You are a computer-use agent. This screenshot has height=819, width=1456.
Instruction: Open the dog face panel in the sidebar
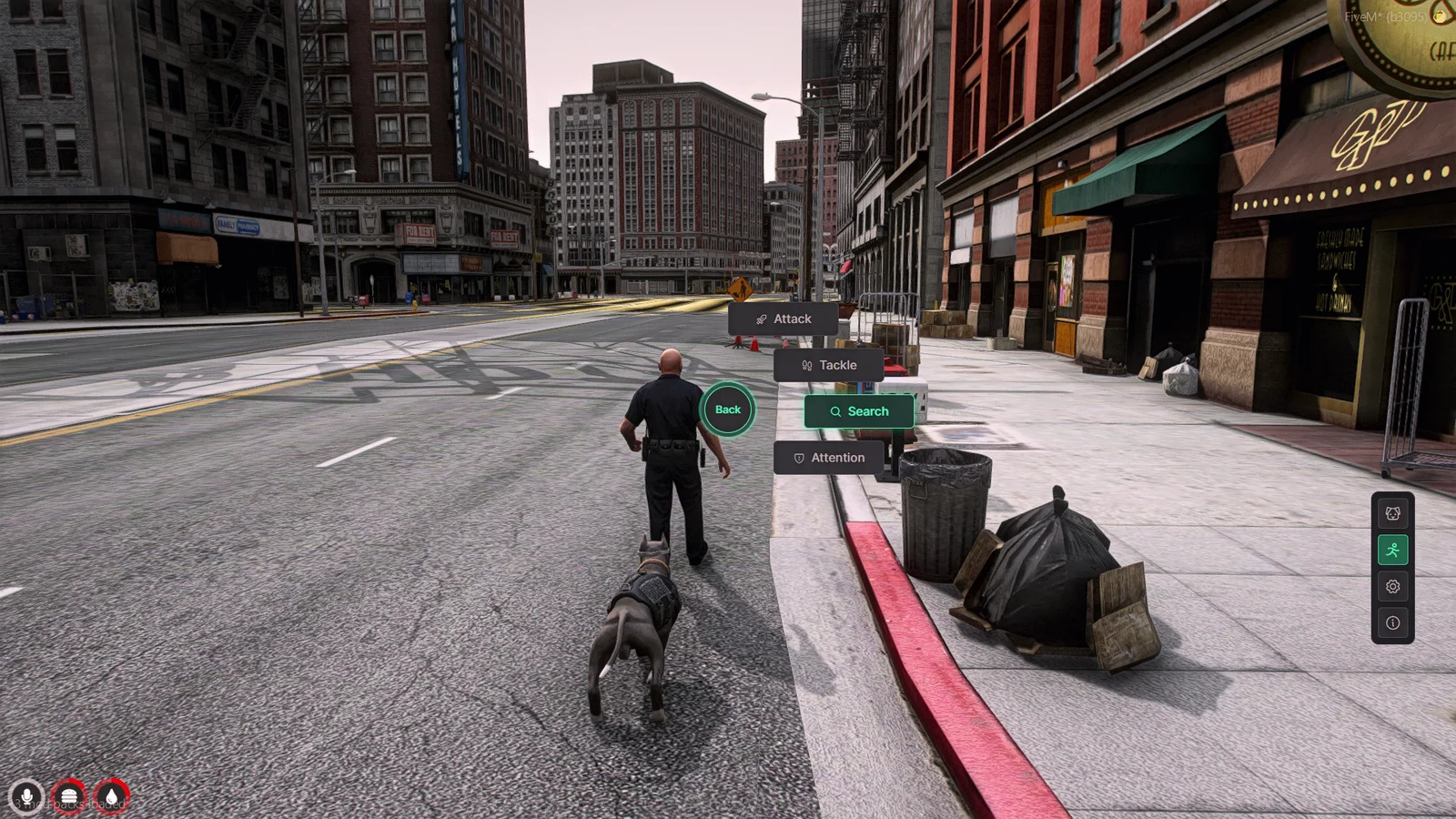tap(1392, 514)
